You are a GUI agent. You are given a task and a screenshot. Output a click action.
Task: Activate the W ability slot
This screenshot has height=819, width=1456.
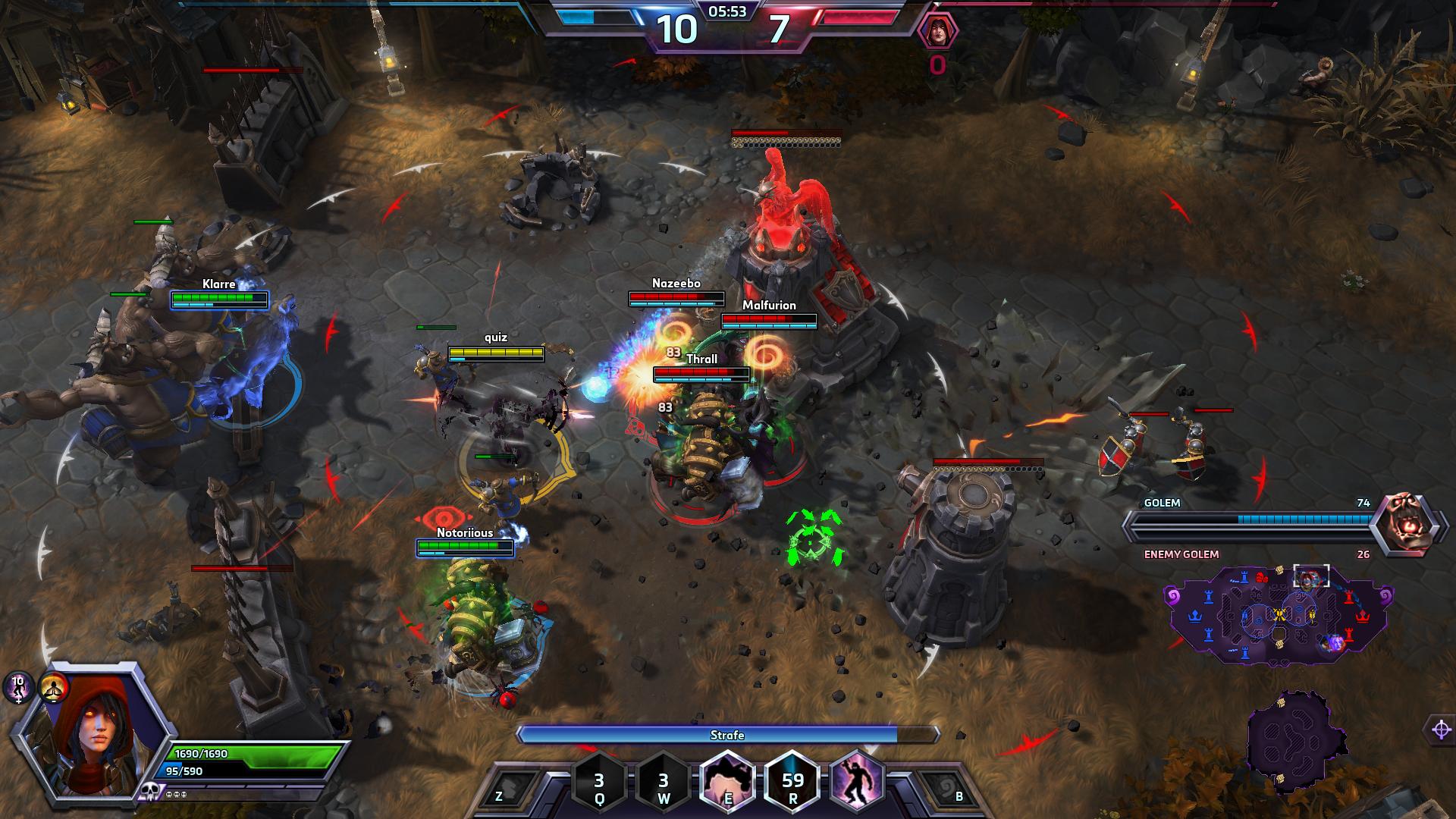pos(664,781)
